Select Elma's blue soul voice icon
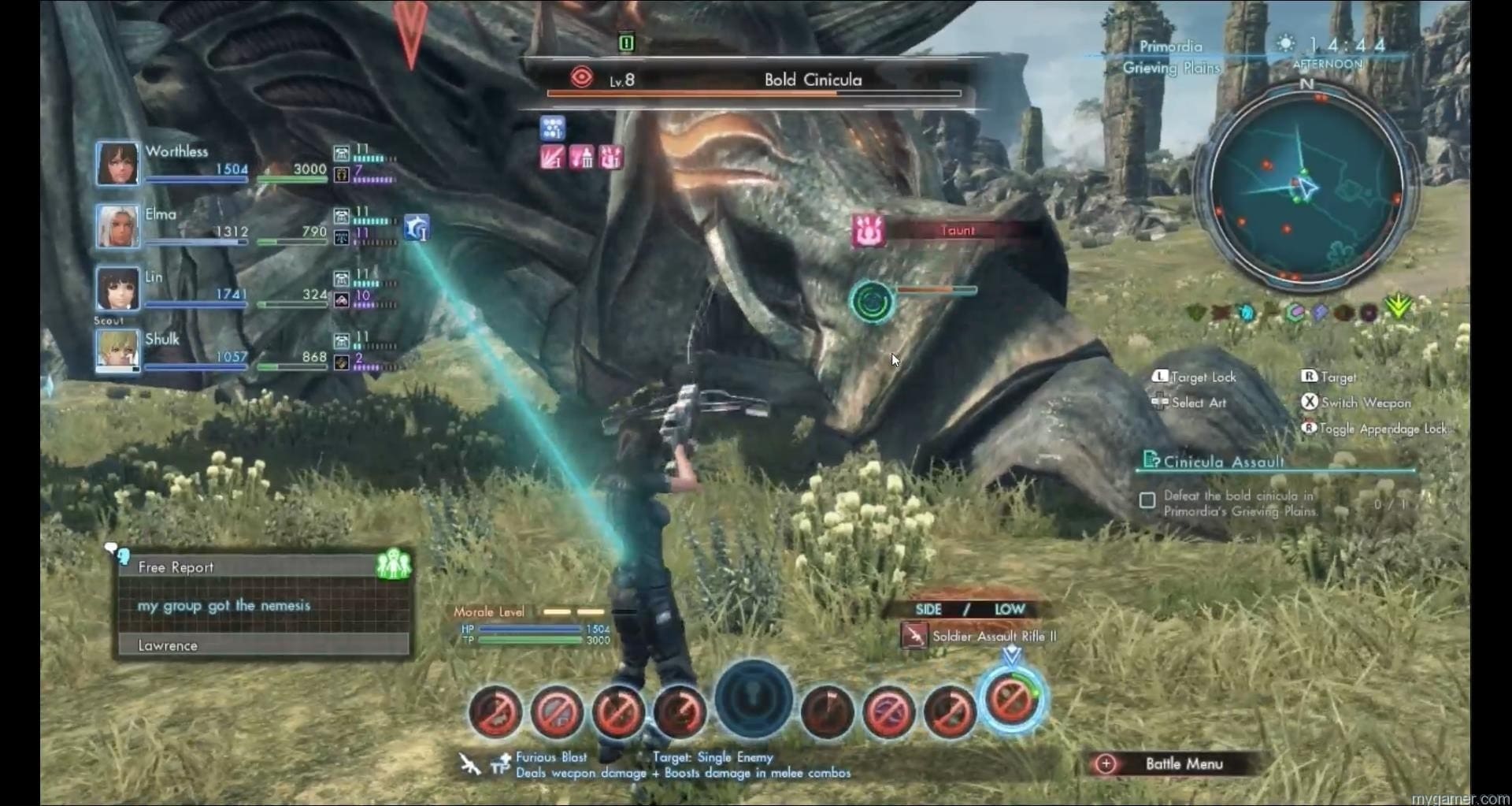This screenshot has height=806, width=1512. coord(417,228)
